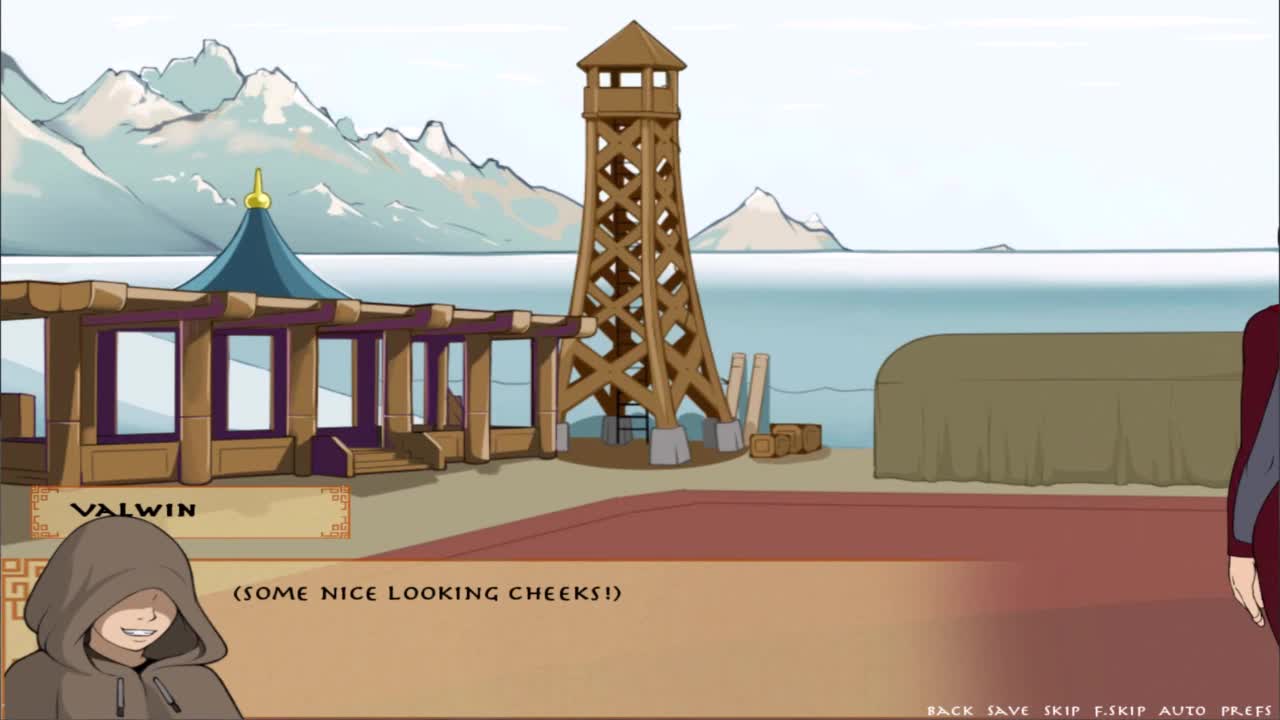The image size is (1280, 720).
Task: Turn on F.Skip fast skipping
Action: [1119, 710]
